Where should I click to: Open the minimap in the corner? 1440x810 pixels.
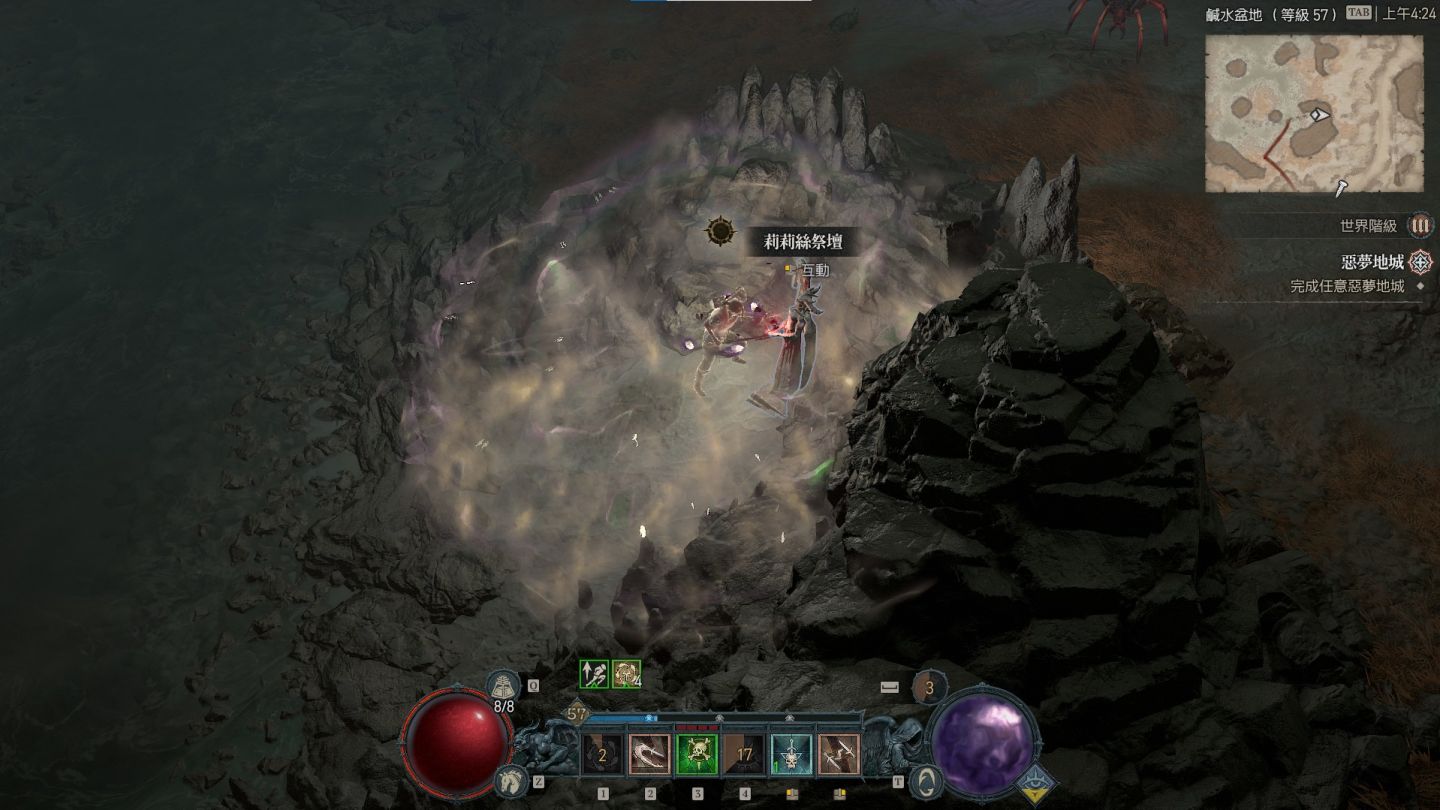[x=1313, y=113]
